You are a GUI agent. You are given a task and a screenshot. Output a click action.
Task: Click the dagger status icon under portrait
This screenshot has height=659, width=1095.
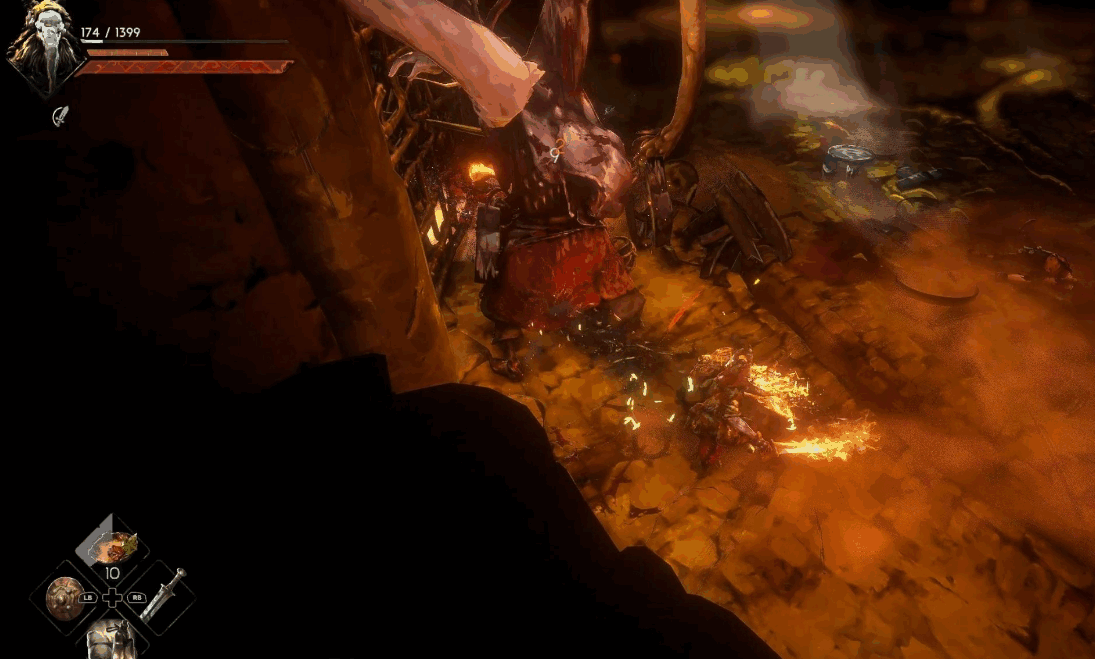61,116
